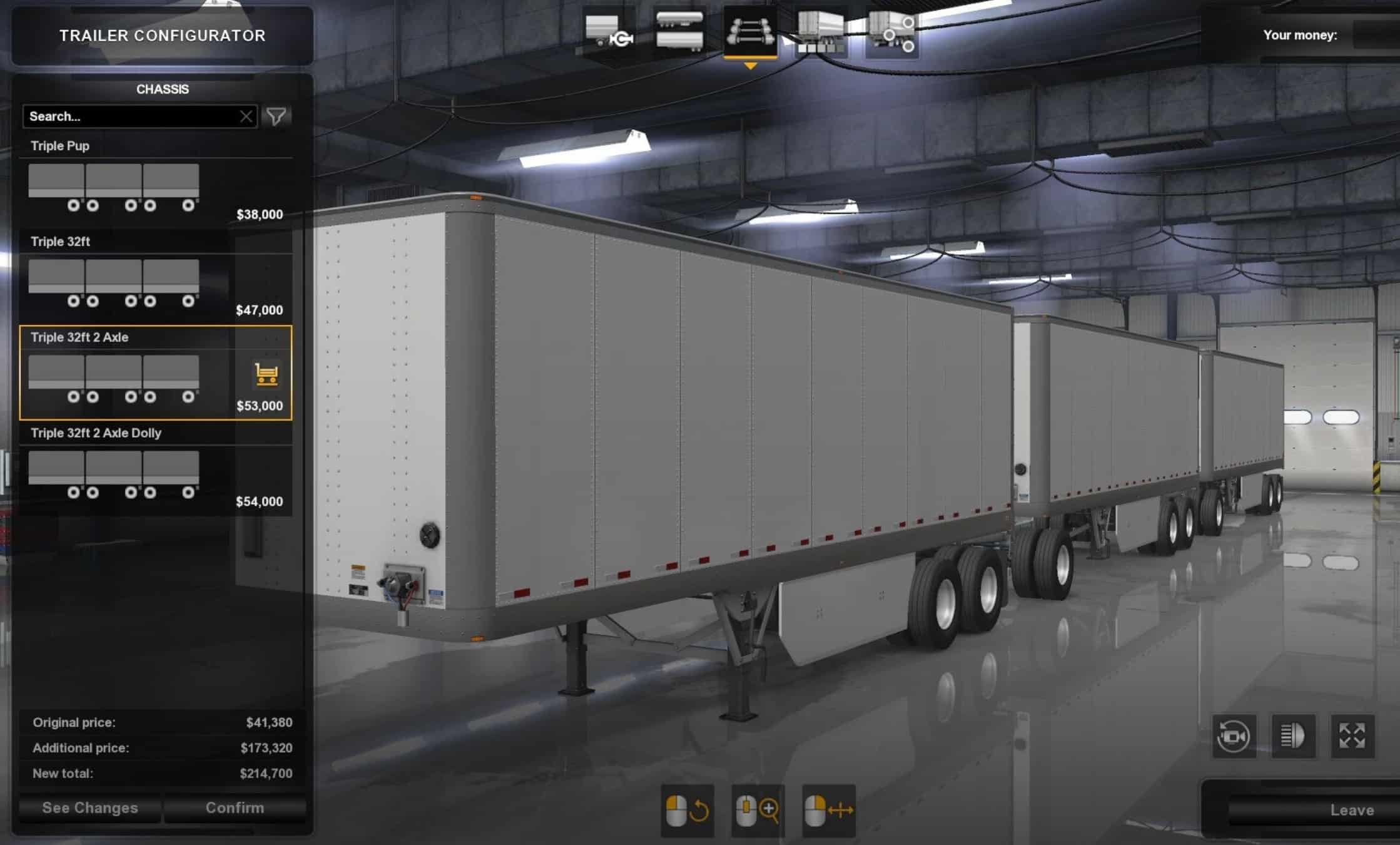See Changes to the trailer

point(90,808)
